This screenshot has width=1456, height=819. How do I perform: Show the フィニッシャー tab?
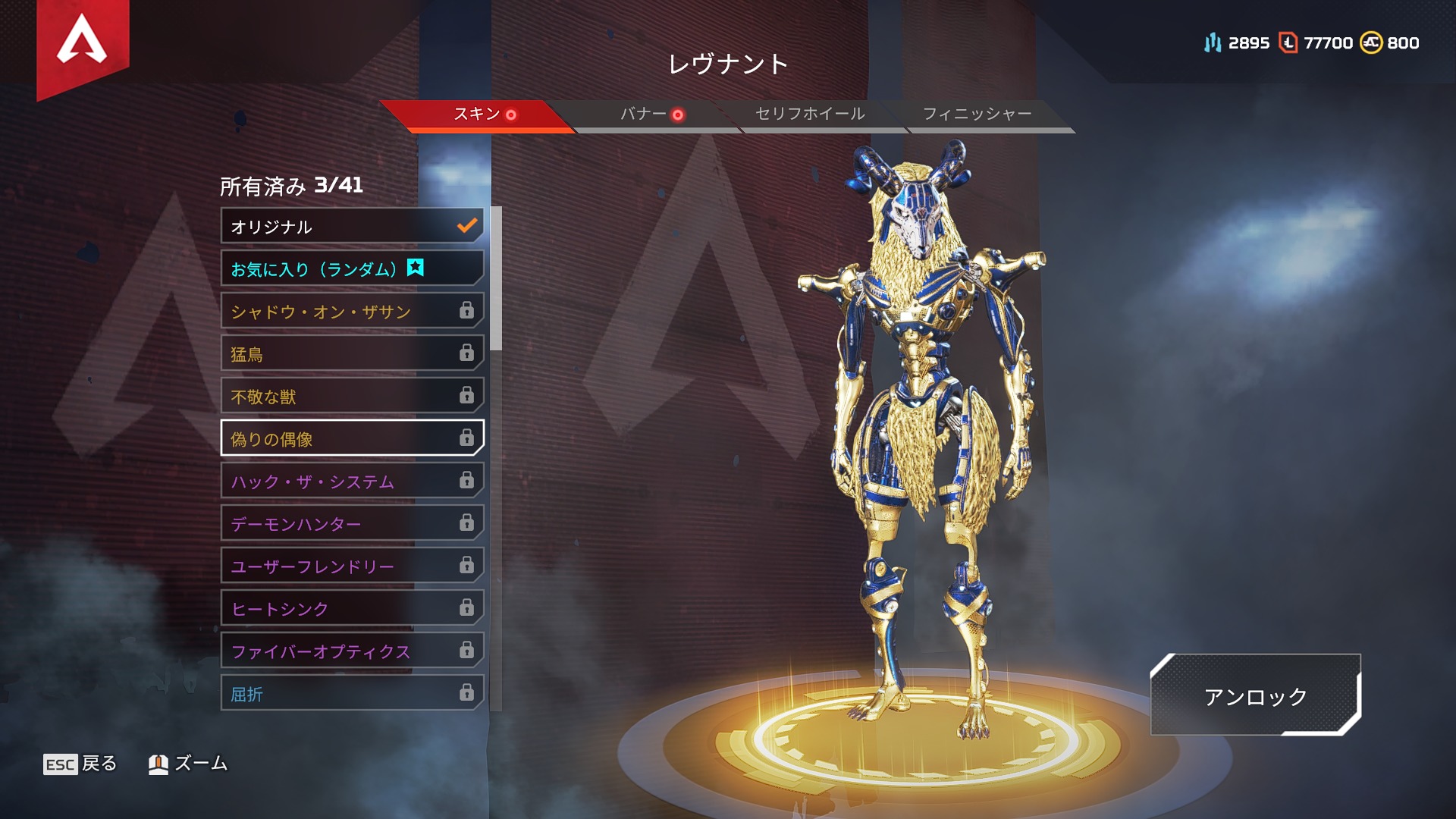(x=977, y=115)
